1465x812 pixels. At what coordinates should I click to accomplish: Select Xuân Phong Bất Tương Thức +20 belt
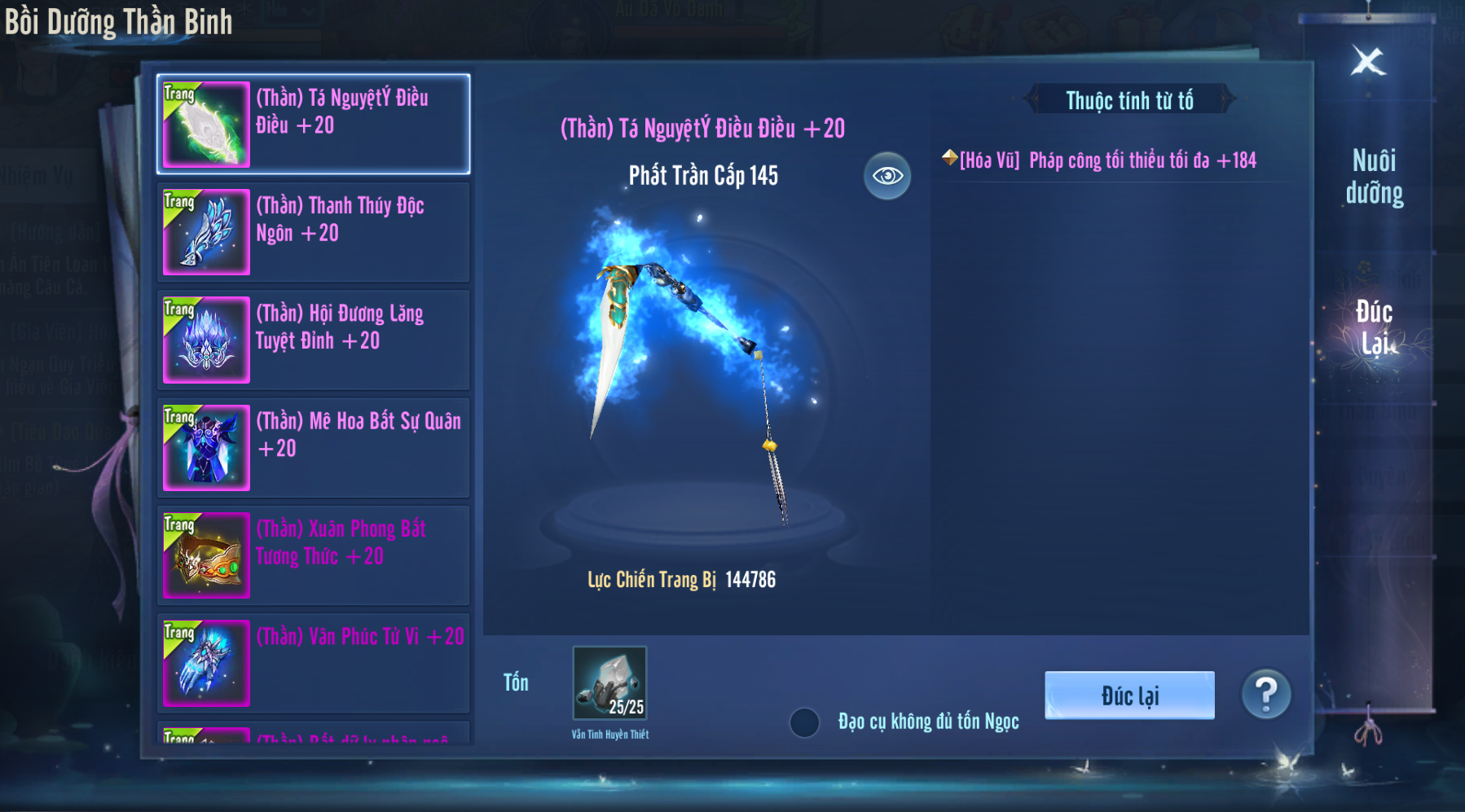(314, 555)
